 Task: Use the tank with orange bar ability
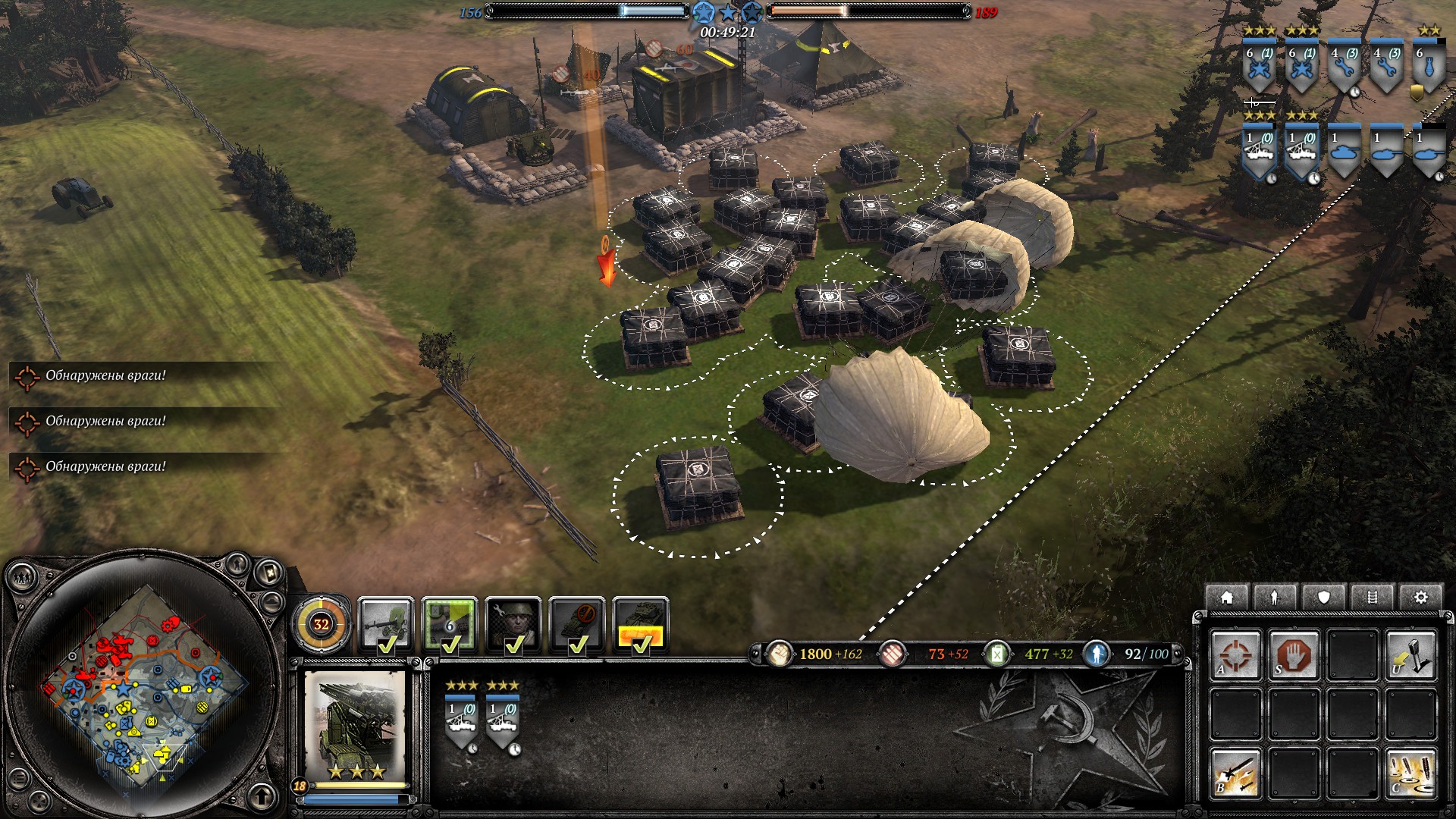641,625
